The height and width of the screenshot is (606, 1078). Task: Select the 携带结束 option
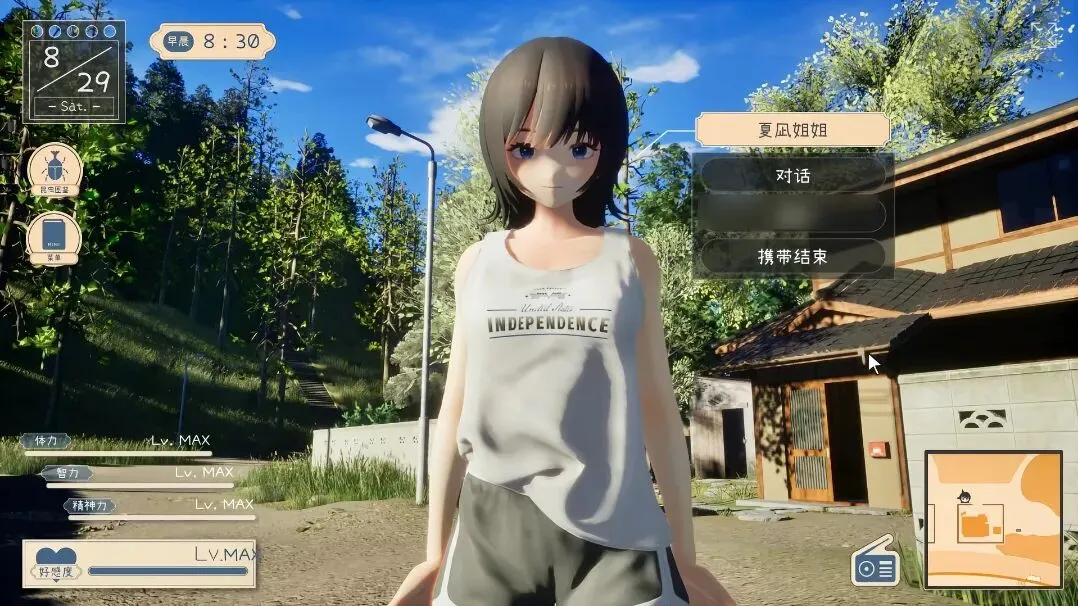click(x=793, y=257)
